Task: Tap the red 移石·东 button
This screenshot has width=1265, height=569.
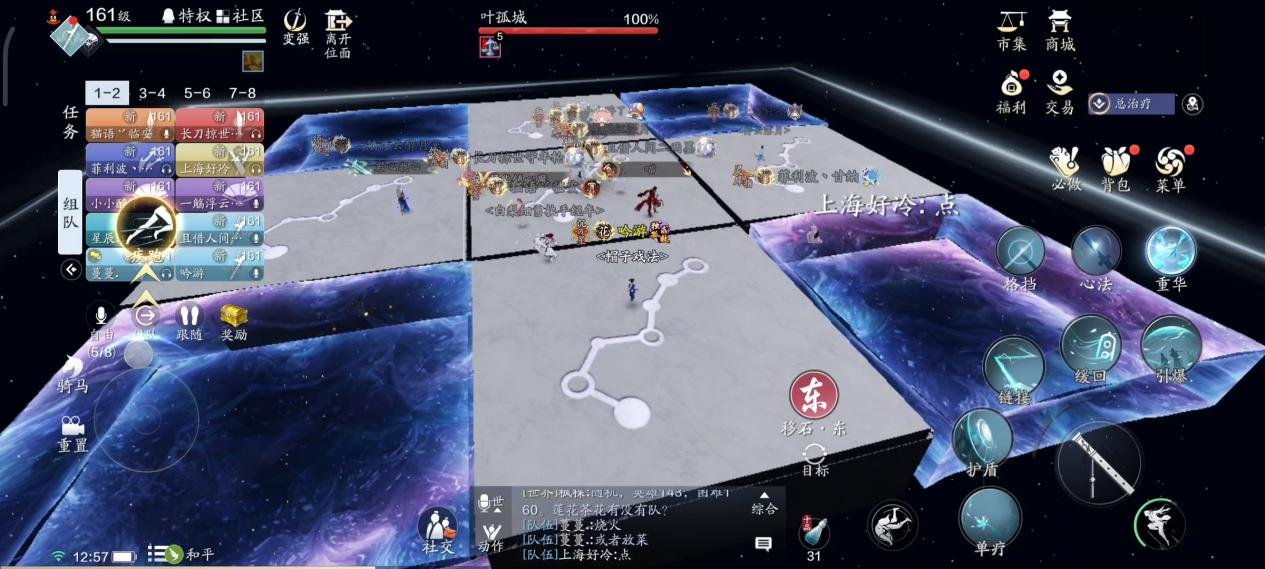Action: click(814, 395)
